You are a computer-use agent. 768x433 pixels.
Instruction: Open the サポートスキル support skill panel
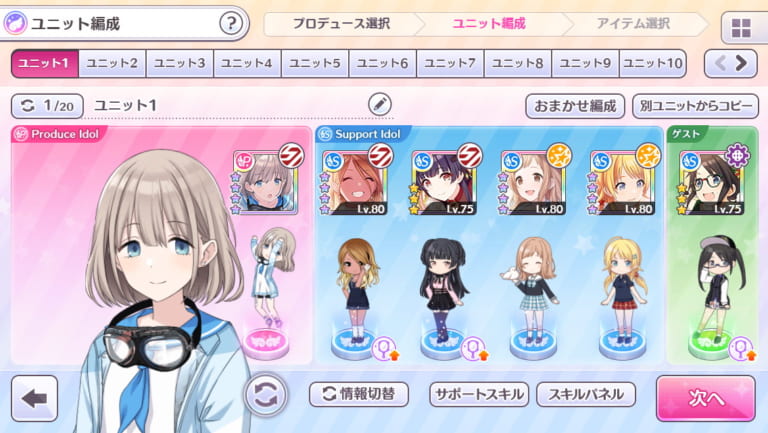click(479, 394)
